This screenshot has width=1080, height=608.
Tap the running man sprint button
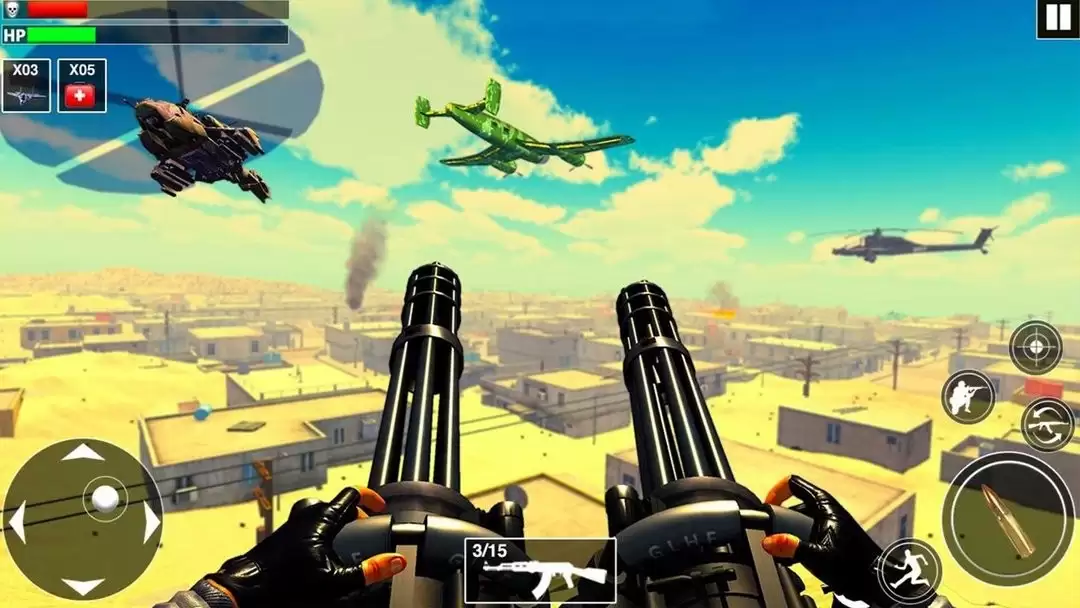(x=909, y=571)
